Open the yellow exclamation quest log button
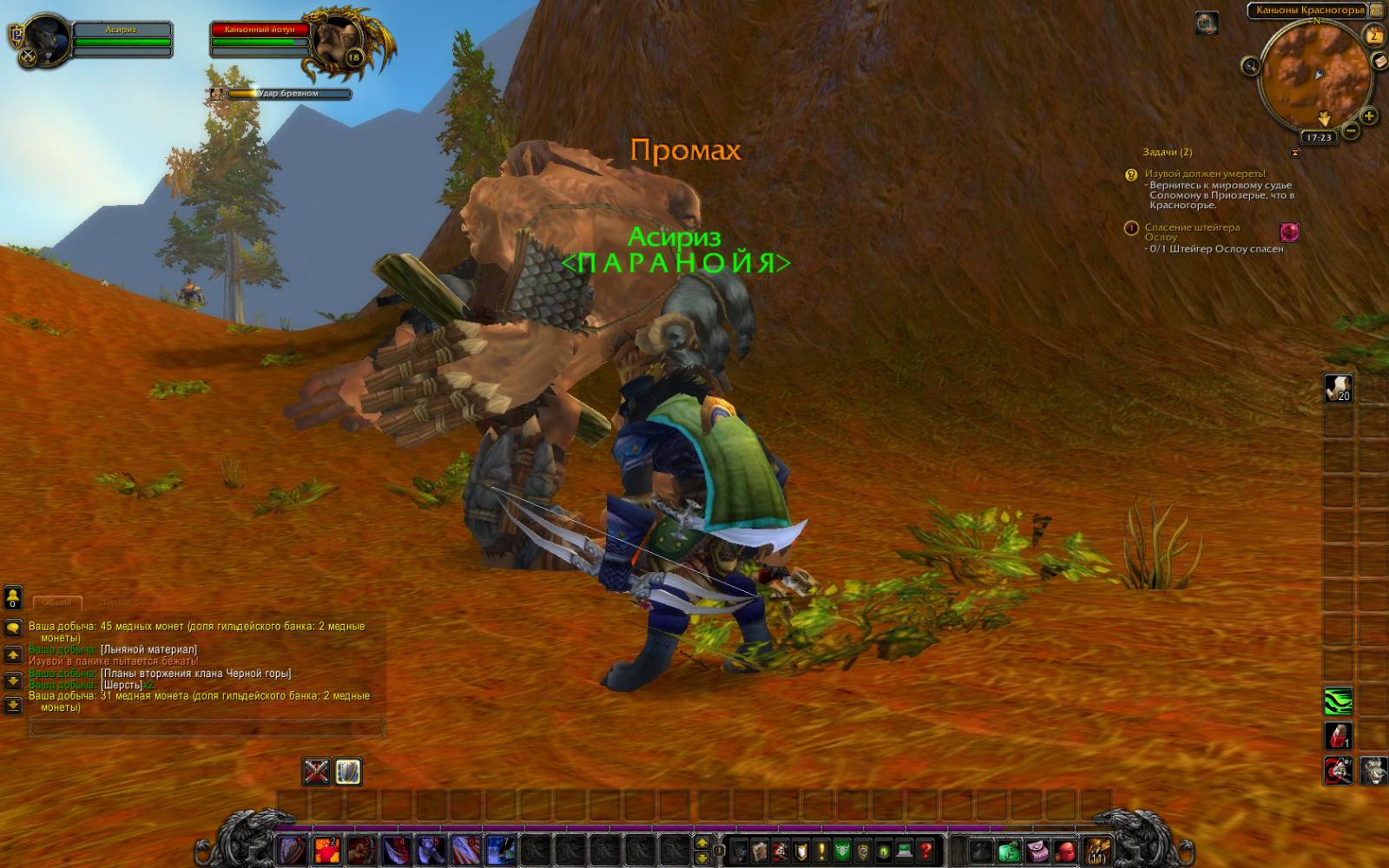The height and width of the screenshot is (868, 1389). [x=821, y=851]
